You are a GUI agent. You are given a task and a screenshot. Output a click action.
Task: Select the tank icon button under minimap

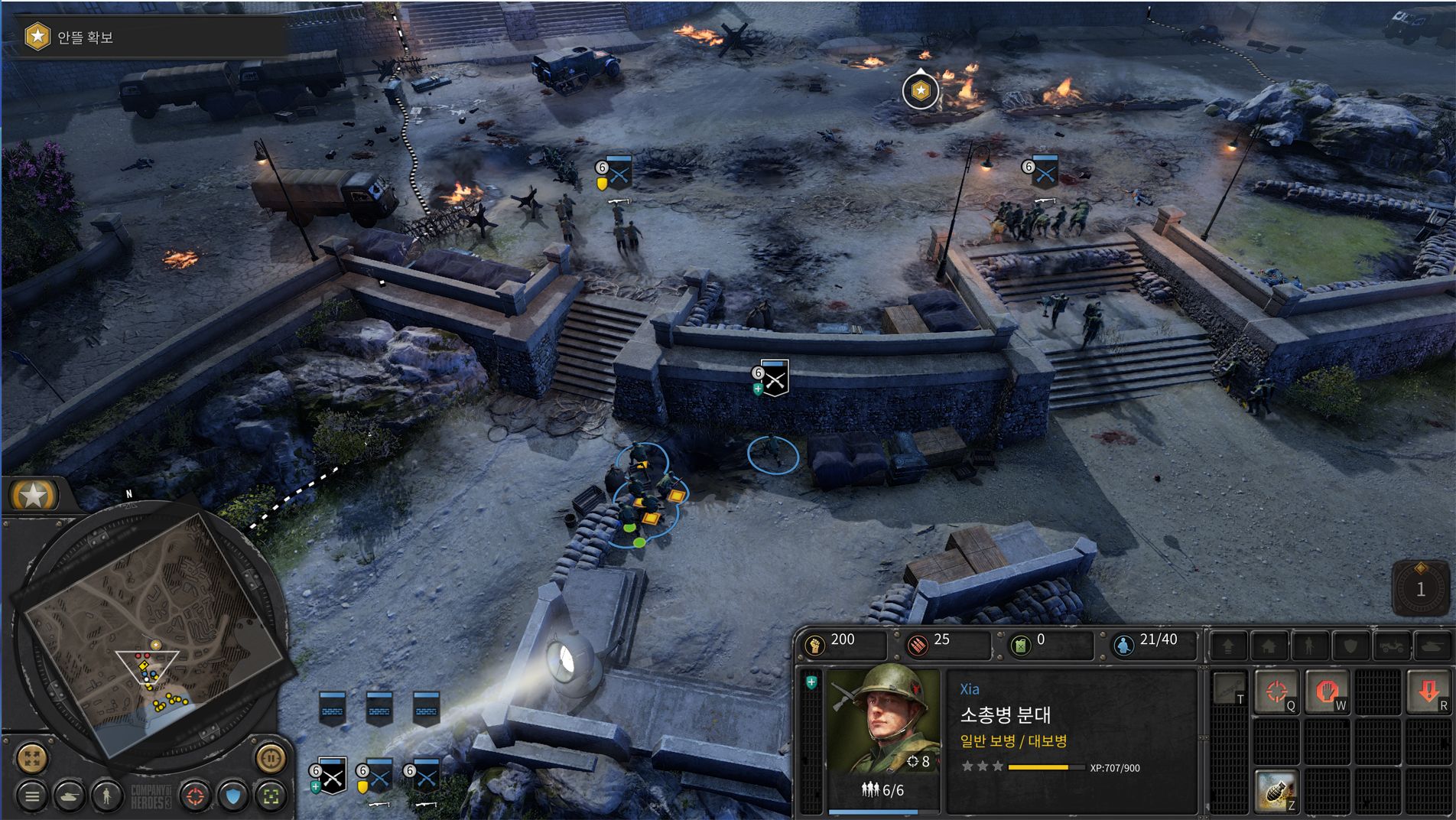click(70, 796)
